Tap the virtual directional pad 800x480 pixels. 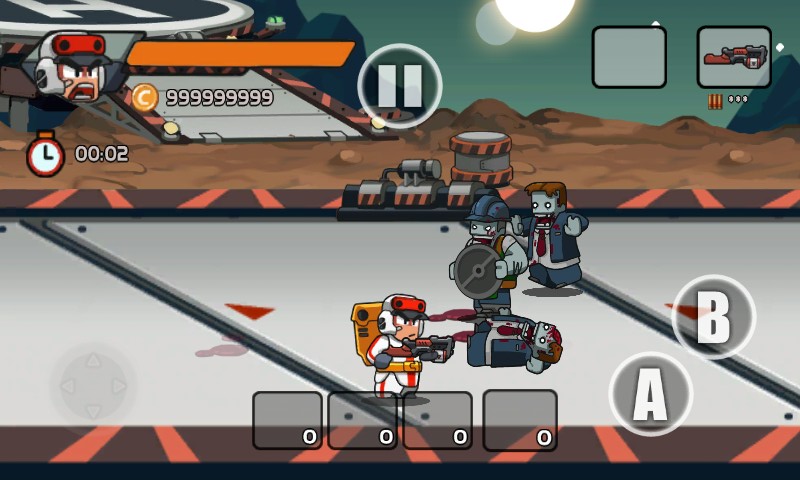tap(92, 385)
